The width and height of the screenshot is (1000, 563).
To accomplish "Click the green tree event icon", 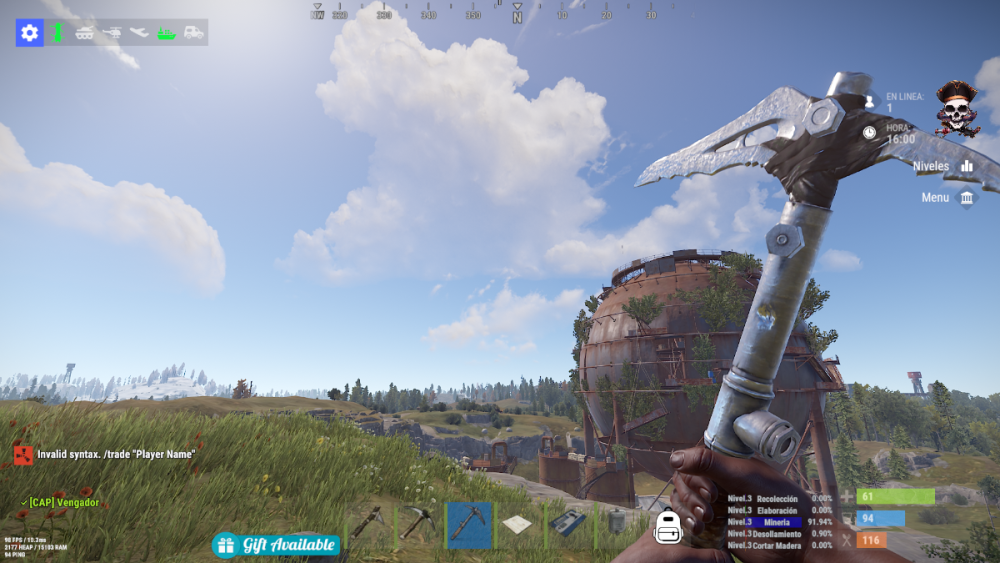I will [x=58, y=33].
